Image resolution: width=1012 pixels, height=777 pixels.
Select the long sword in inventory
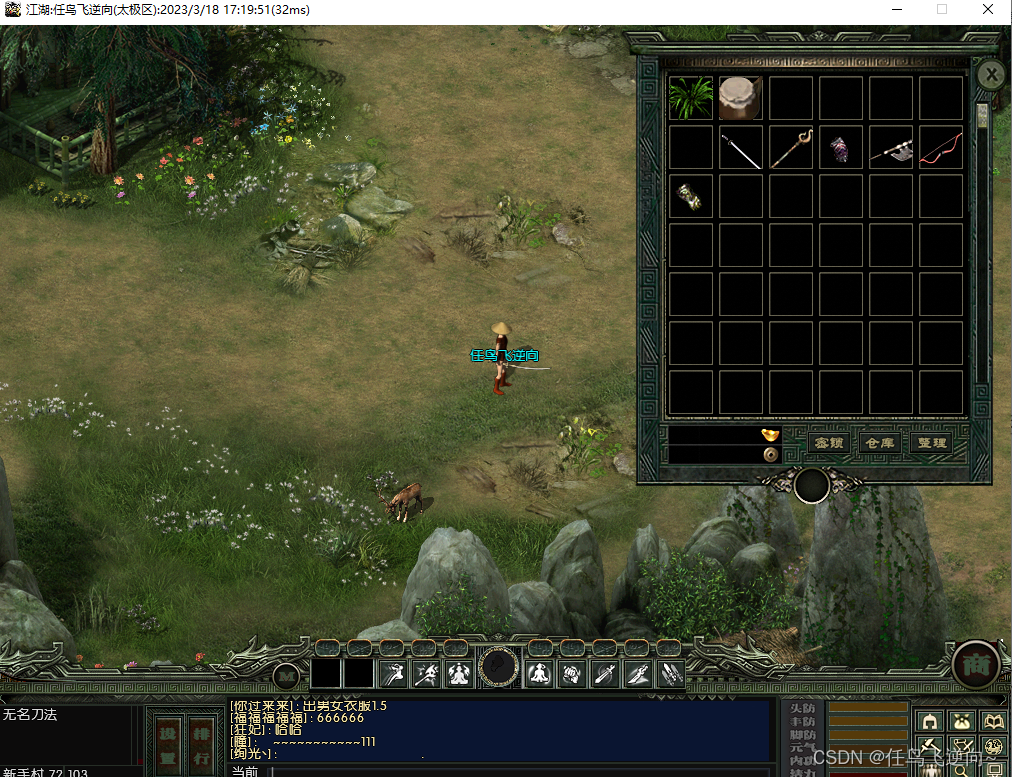[741, 148]
